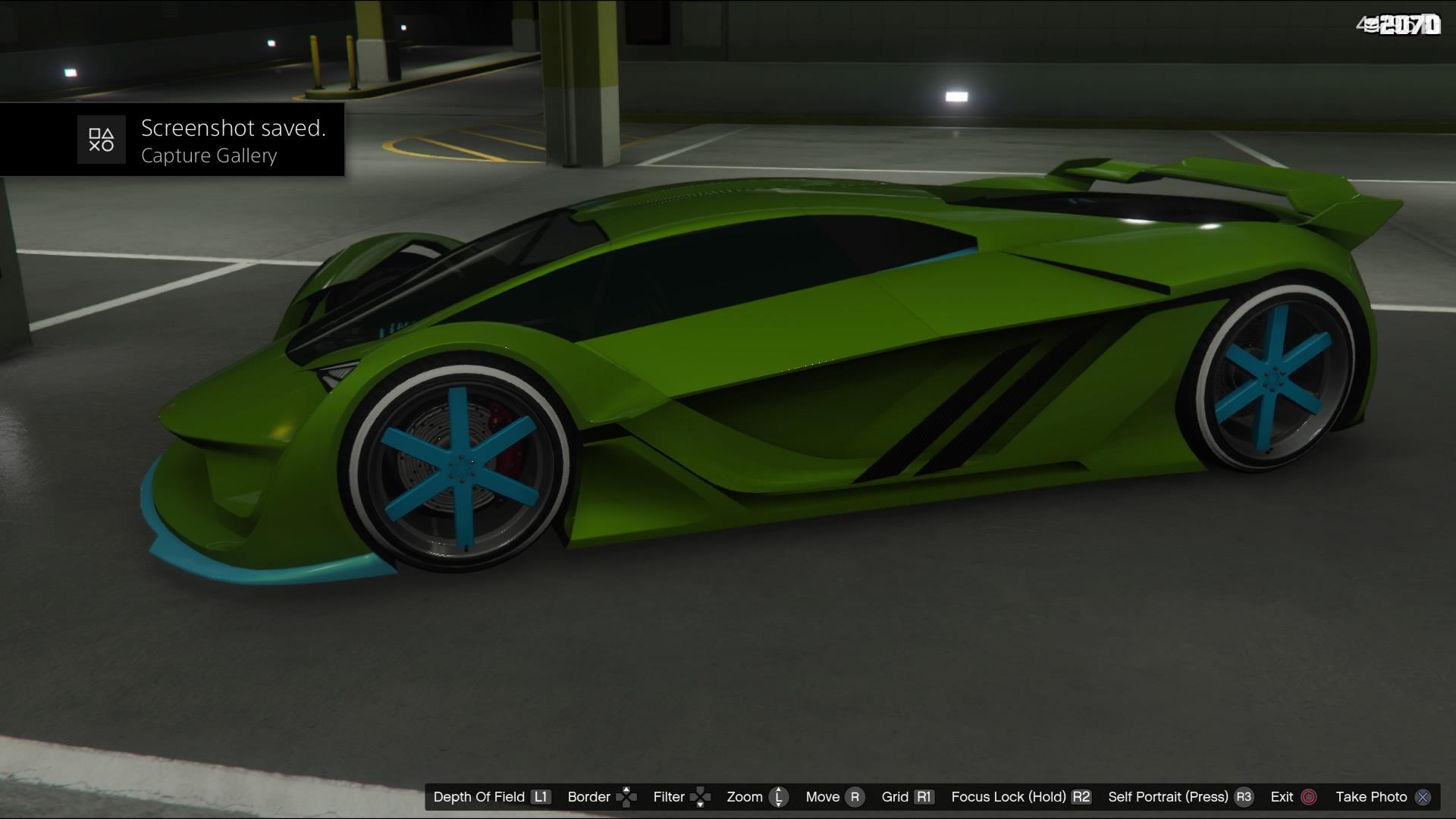Click the left stick Zoom icon

[x=777, y=797]
